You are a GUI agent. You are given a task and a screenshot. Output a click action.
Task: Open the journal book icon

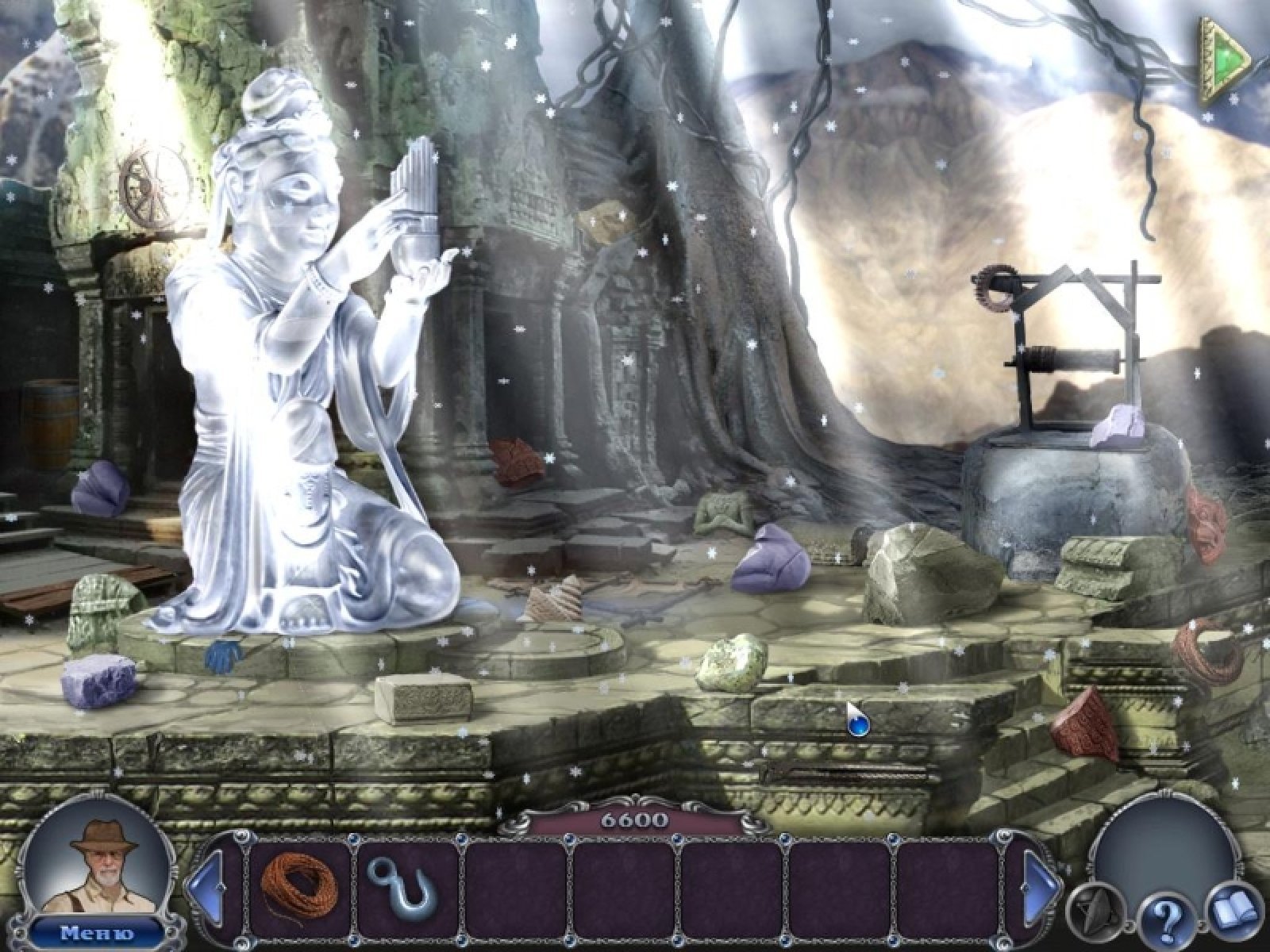pos(1233,911)
